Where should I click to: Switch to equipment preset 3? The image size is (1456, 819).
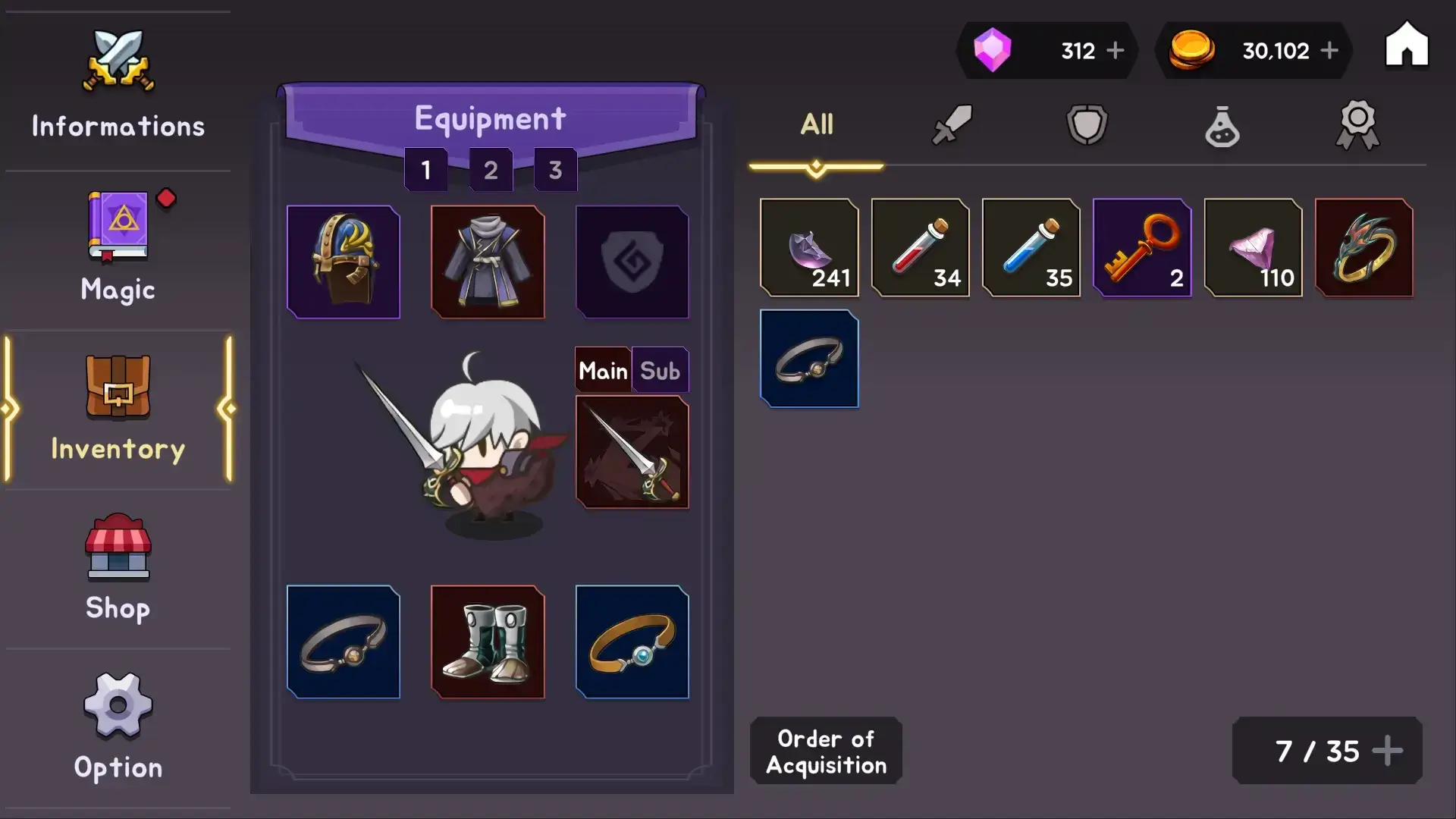pyautogui.click(x=555, y=170)
